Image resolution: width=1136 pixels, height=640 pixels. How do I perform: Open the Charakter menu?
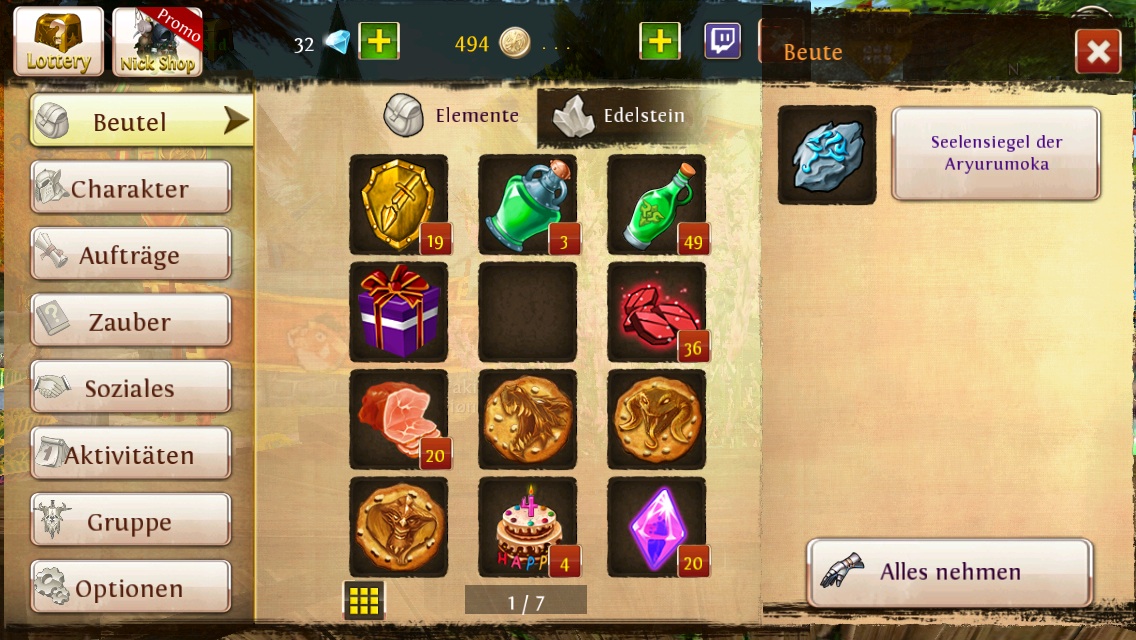(130, 188)
